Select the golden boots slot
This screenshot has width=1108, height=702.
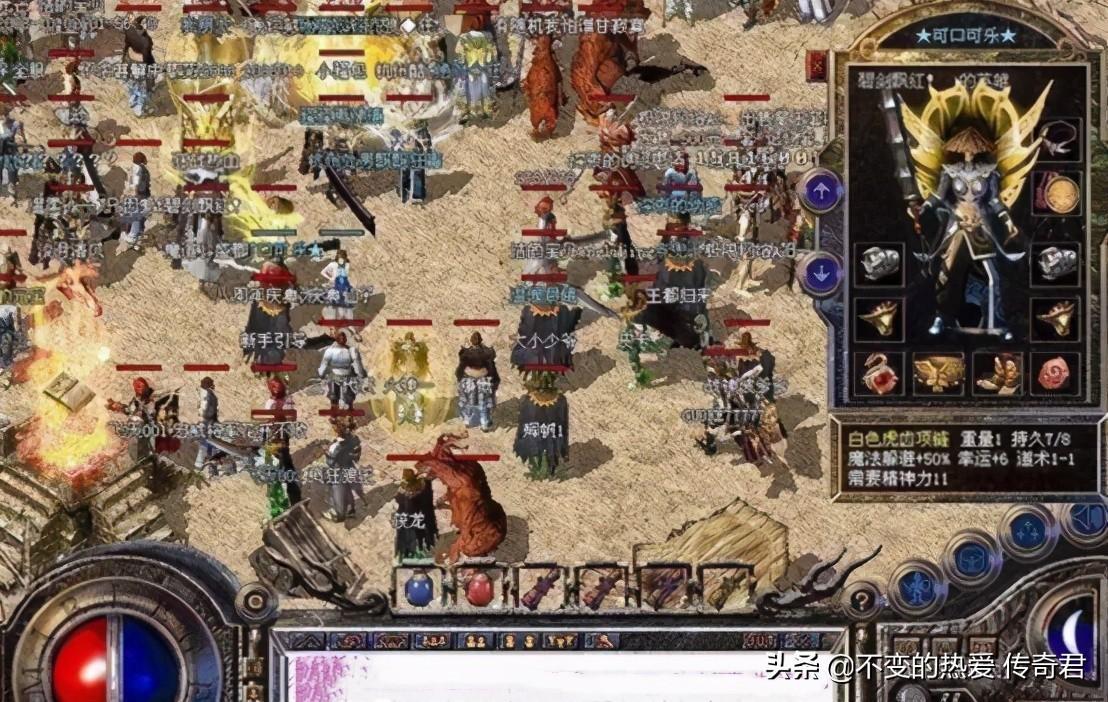coord(998,373)
